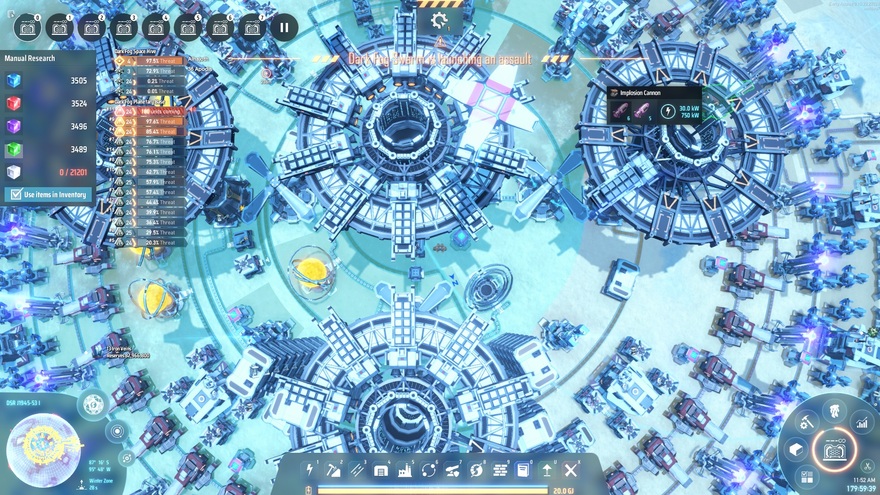
Task: Open the gear settings icon at top
Action: coord(438,20)
